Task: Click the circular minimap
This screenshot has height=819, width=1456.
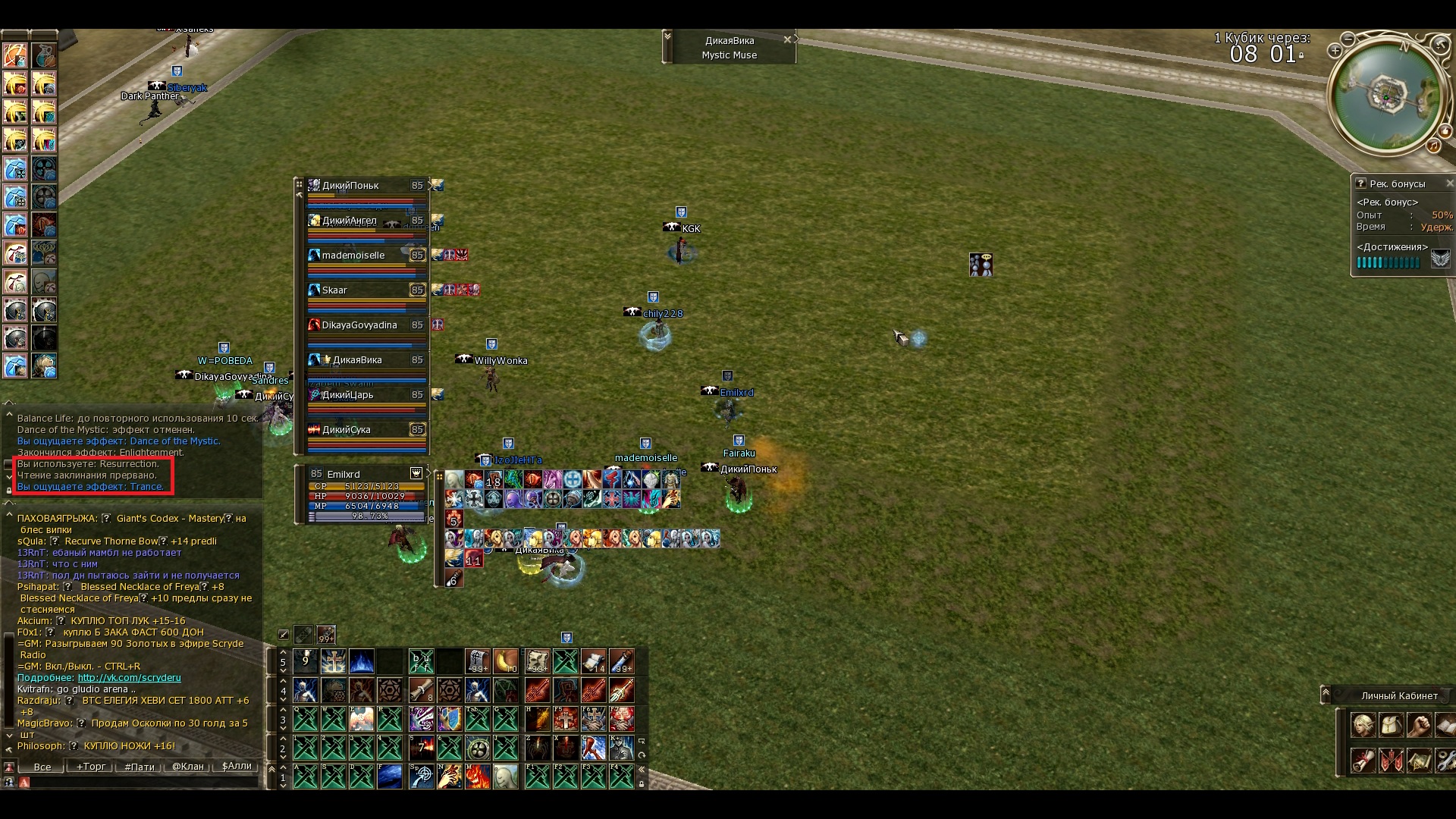Action: 1385,96
